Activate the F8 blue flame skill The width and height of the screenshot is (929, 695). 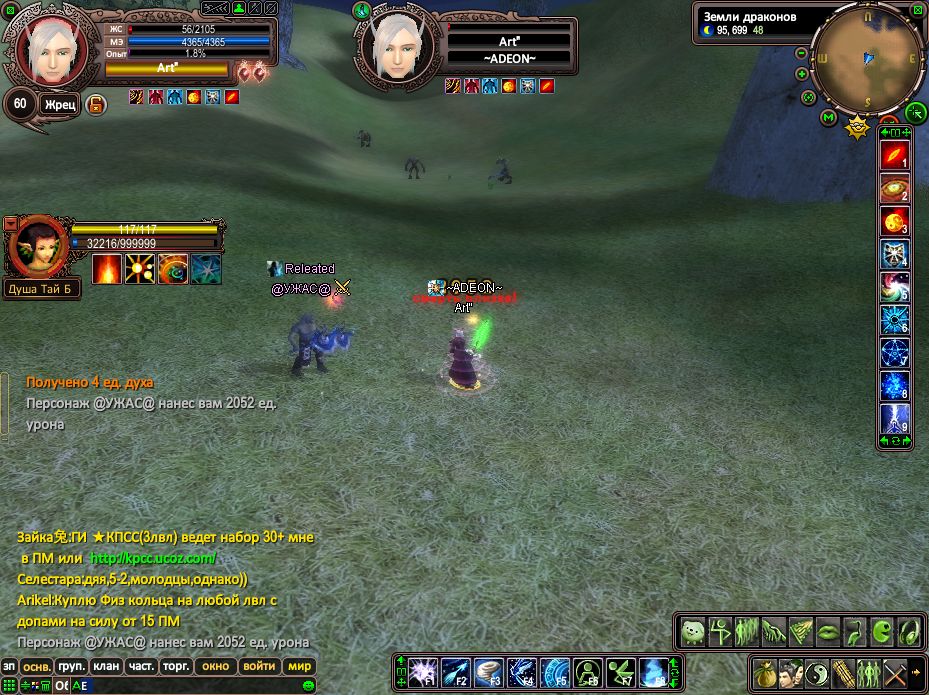(653, 671)
